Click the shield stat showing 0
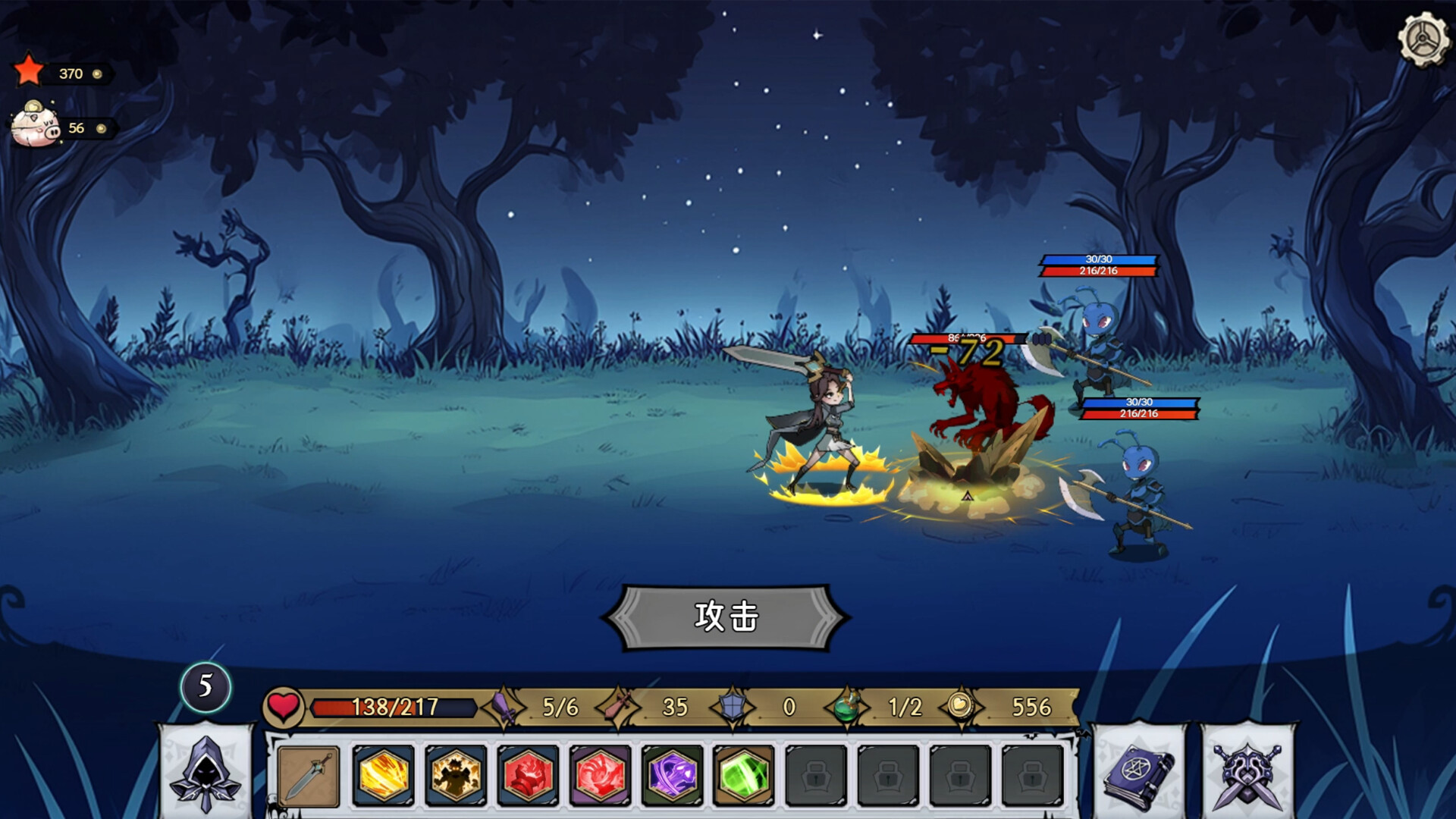This screenshot has width=1456, height=819. 762,706
